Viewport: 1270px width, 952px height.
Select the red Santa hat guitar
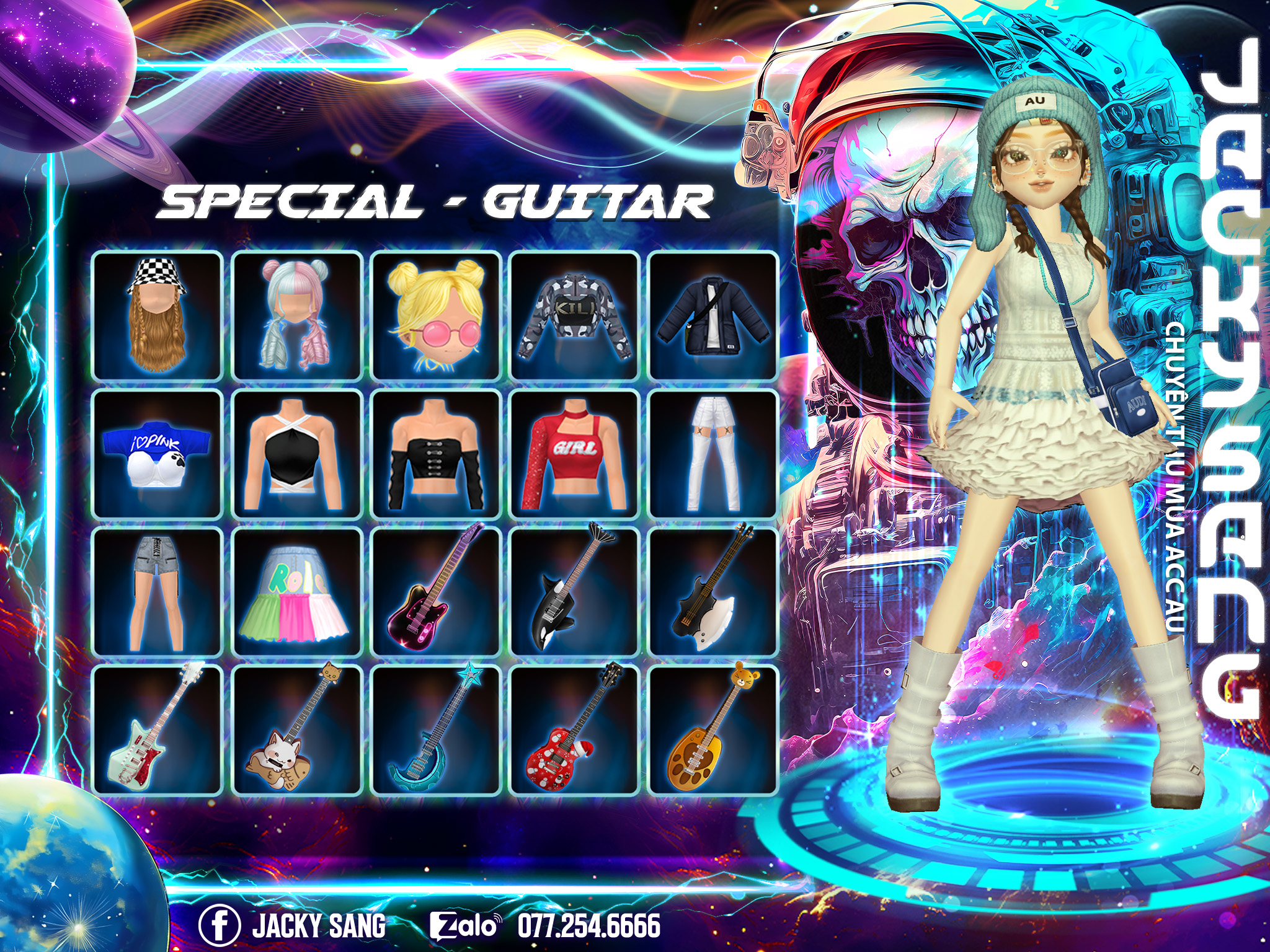point(574,729)
